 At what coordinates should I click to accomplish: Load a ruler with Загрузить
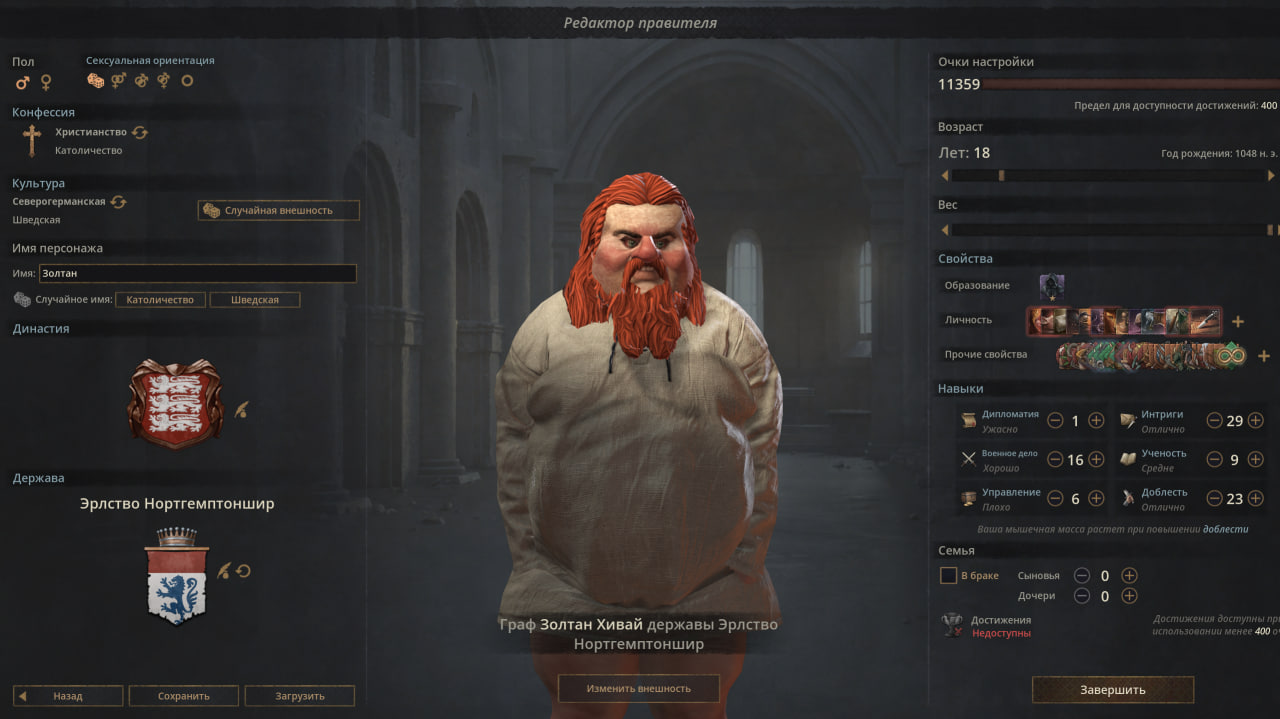[300, 696]
